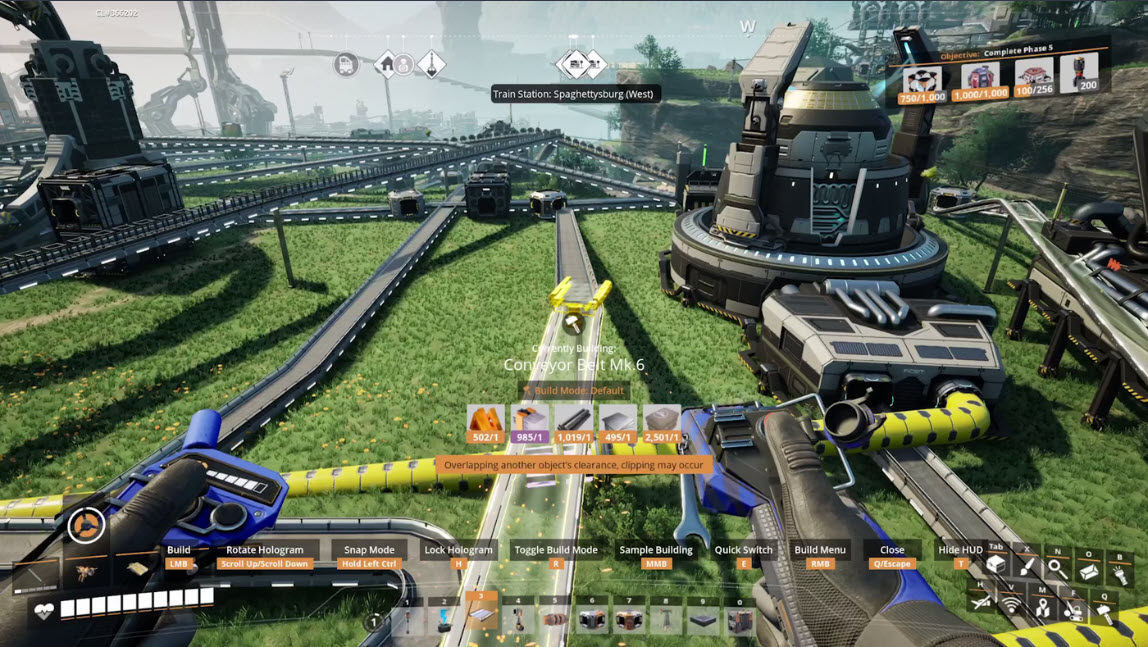The width and height of the screenshot is (1148, 647).
Task: Choose the power icon hotbar slot 2
Action: pos(444,620)
